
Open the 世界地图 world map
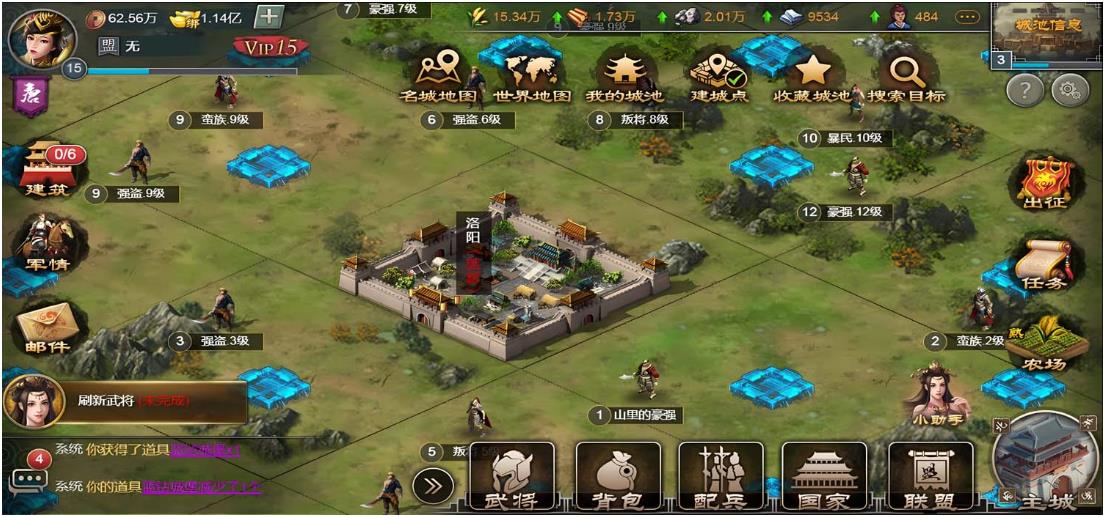(532, 76)
